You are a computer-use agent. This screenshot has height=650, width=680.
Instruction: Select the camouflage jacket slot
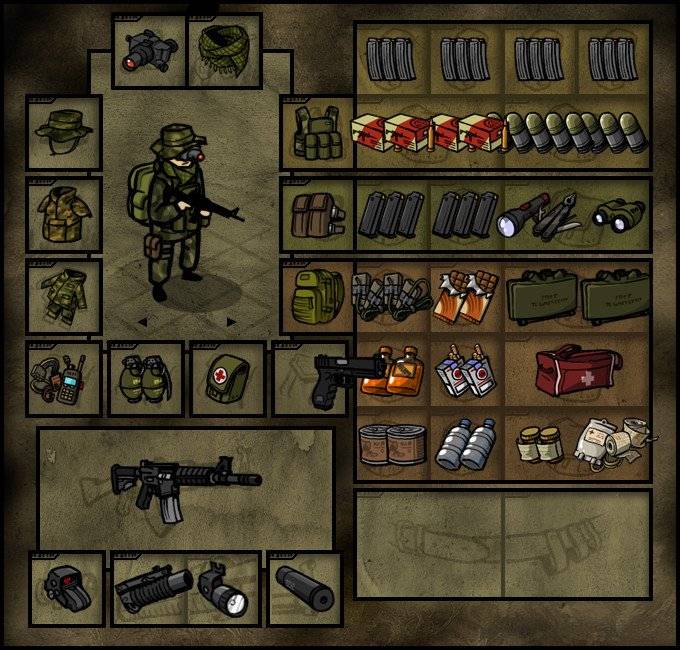(64, 214)
